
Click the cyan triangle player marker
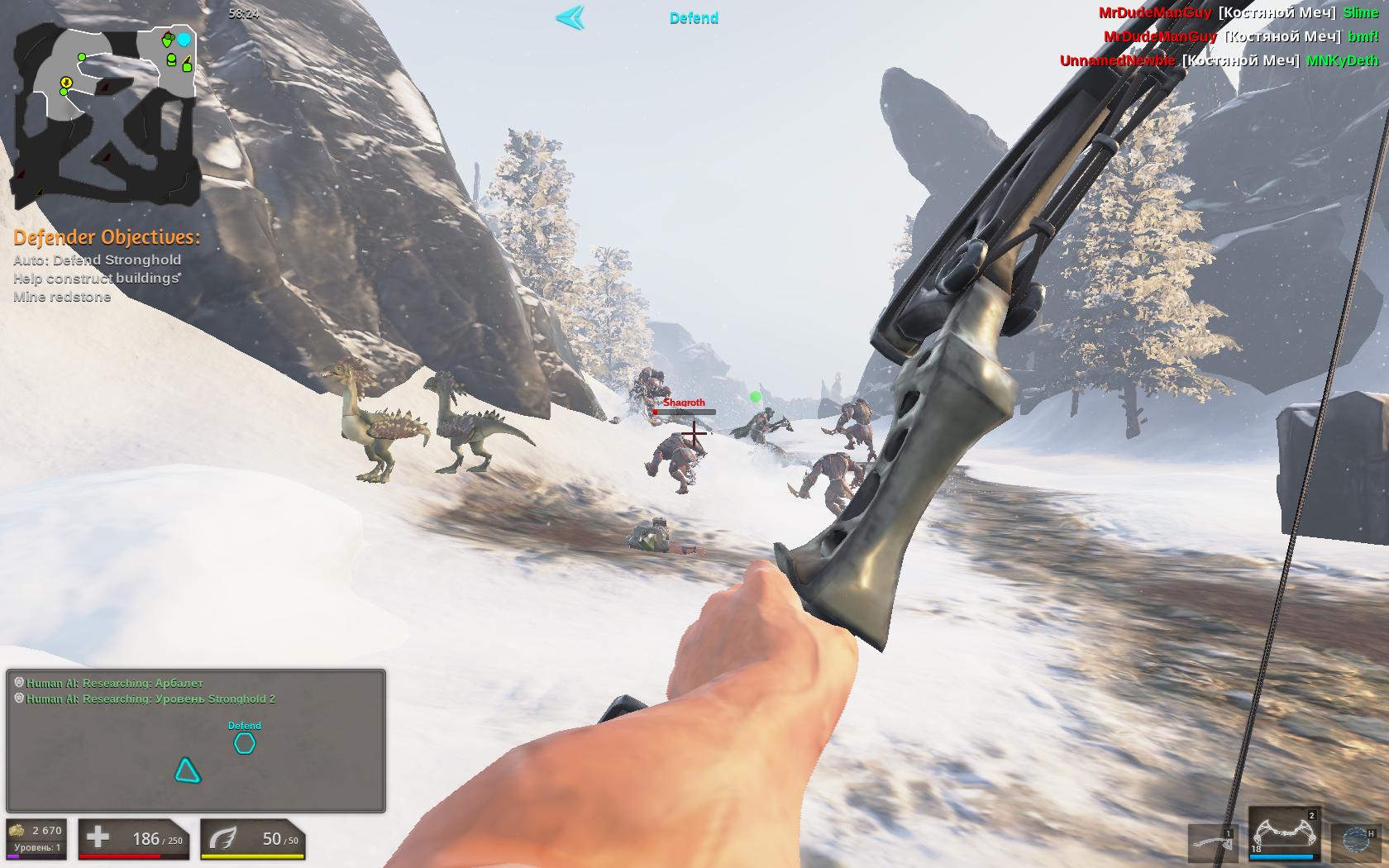pos(188,770)
